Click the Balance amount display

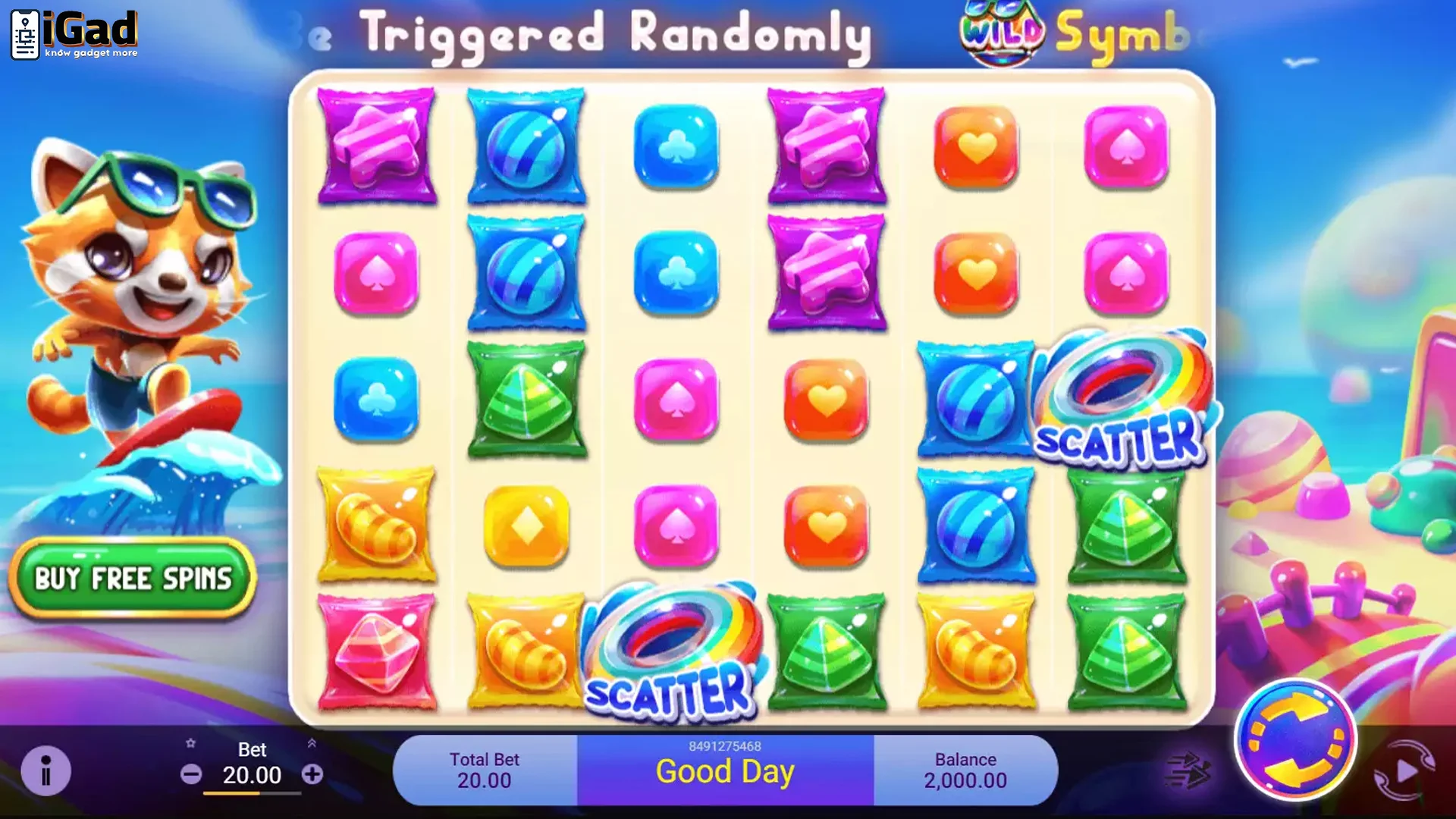(965, 770)
